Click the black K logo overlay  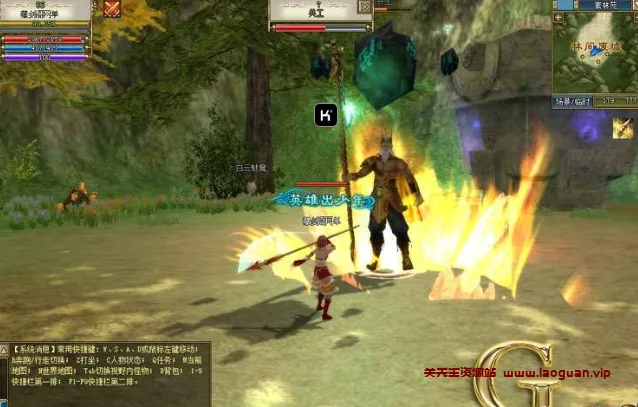[x=326, y=114]
